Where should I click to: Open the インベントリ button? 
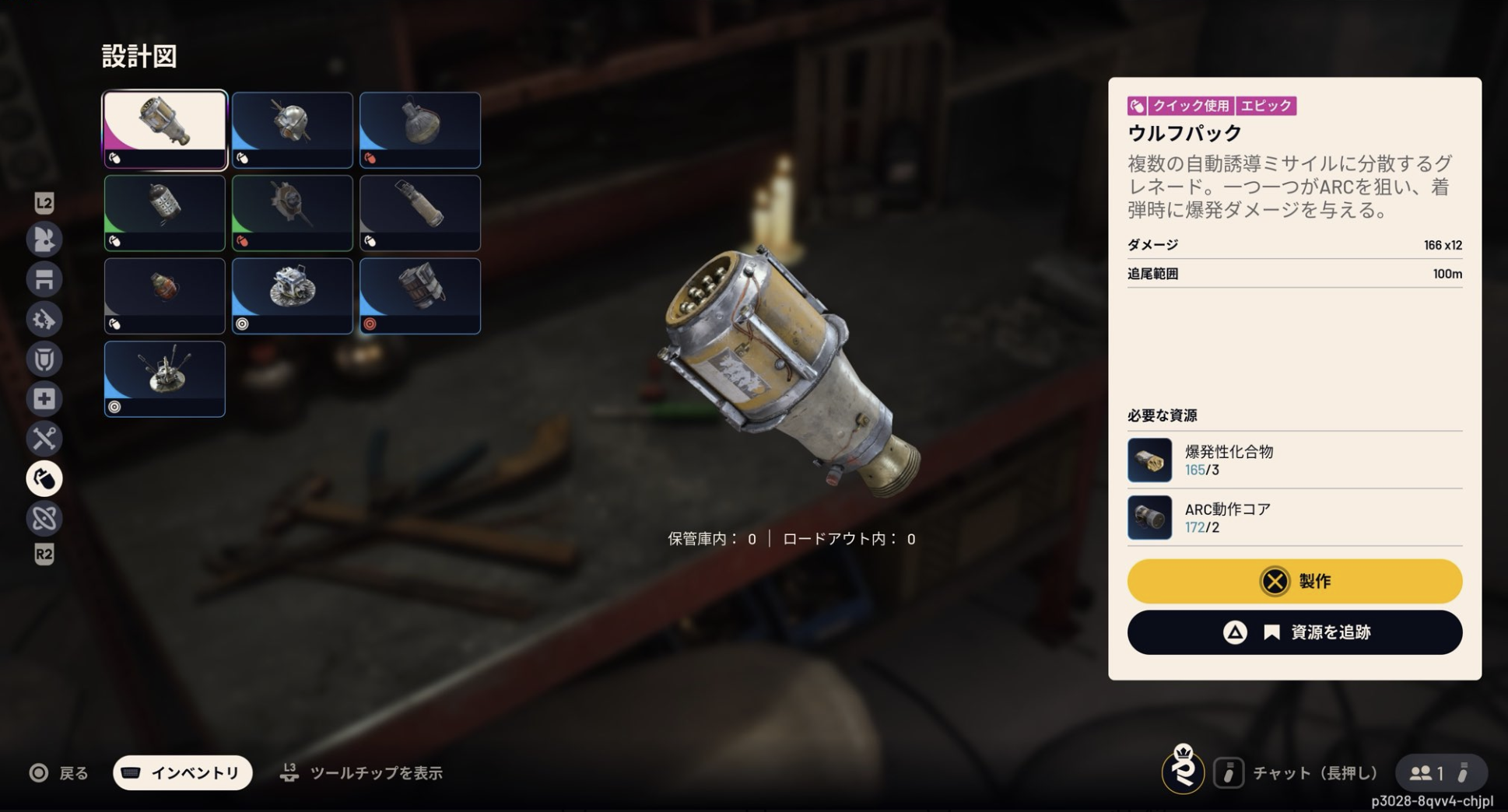click(183, 772)
